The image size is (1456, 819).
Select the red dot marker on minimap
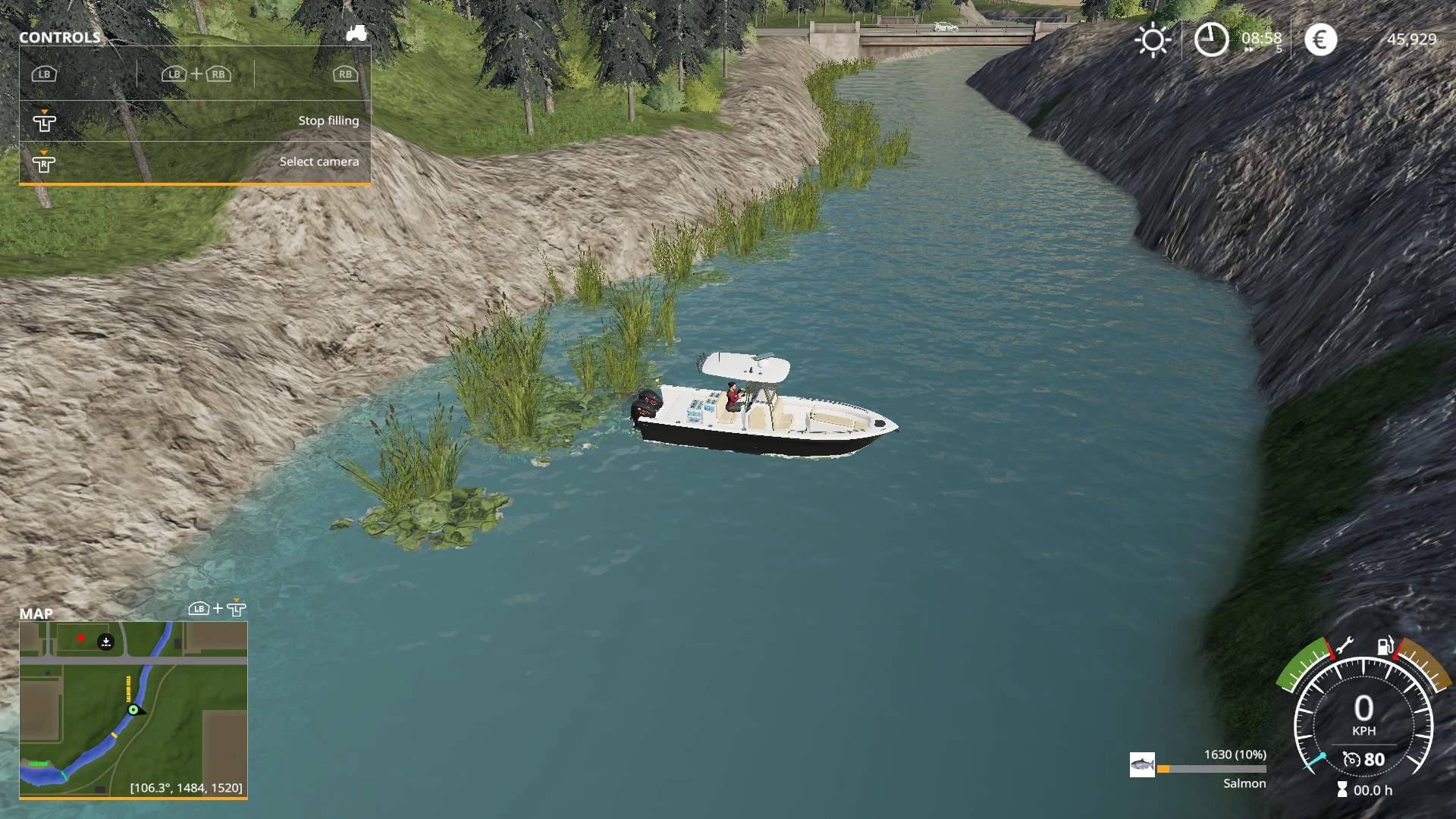tap(81, 639)
